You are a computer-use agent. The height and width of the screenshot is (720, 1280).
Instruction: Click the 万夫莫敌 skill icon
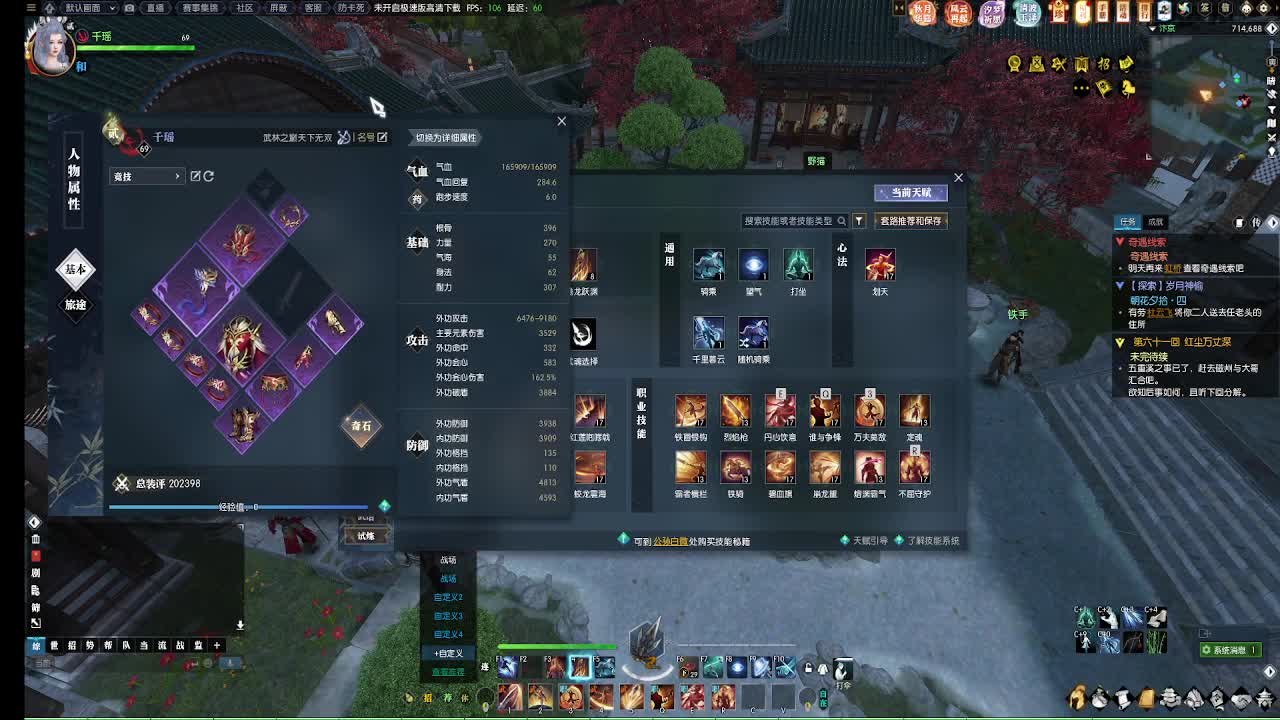pos(870,410)
